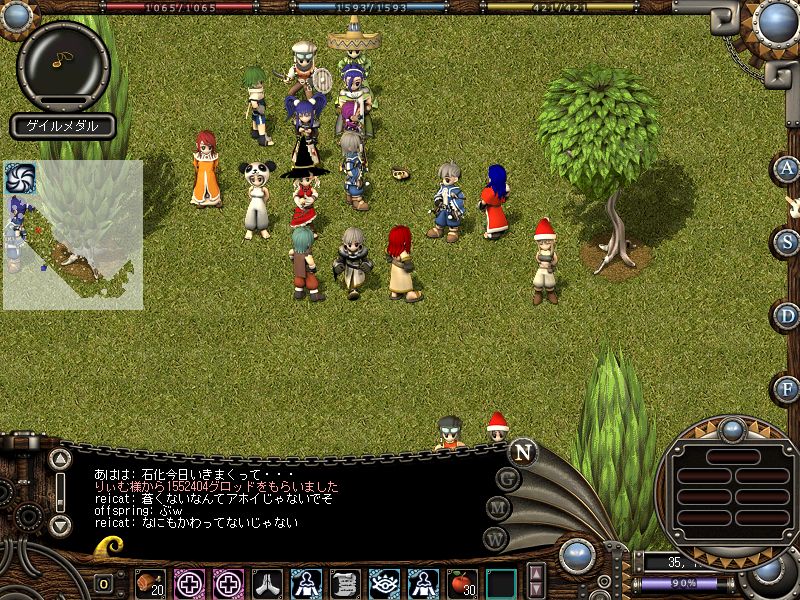Click the Gale Medal item display
Screen dimensions: 800x600
pyautogui.click(x=63, y=126)
